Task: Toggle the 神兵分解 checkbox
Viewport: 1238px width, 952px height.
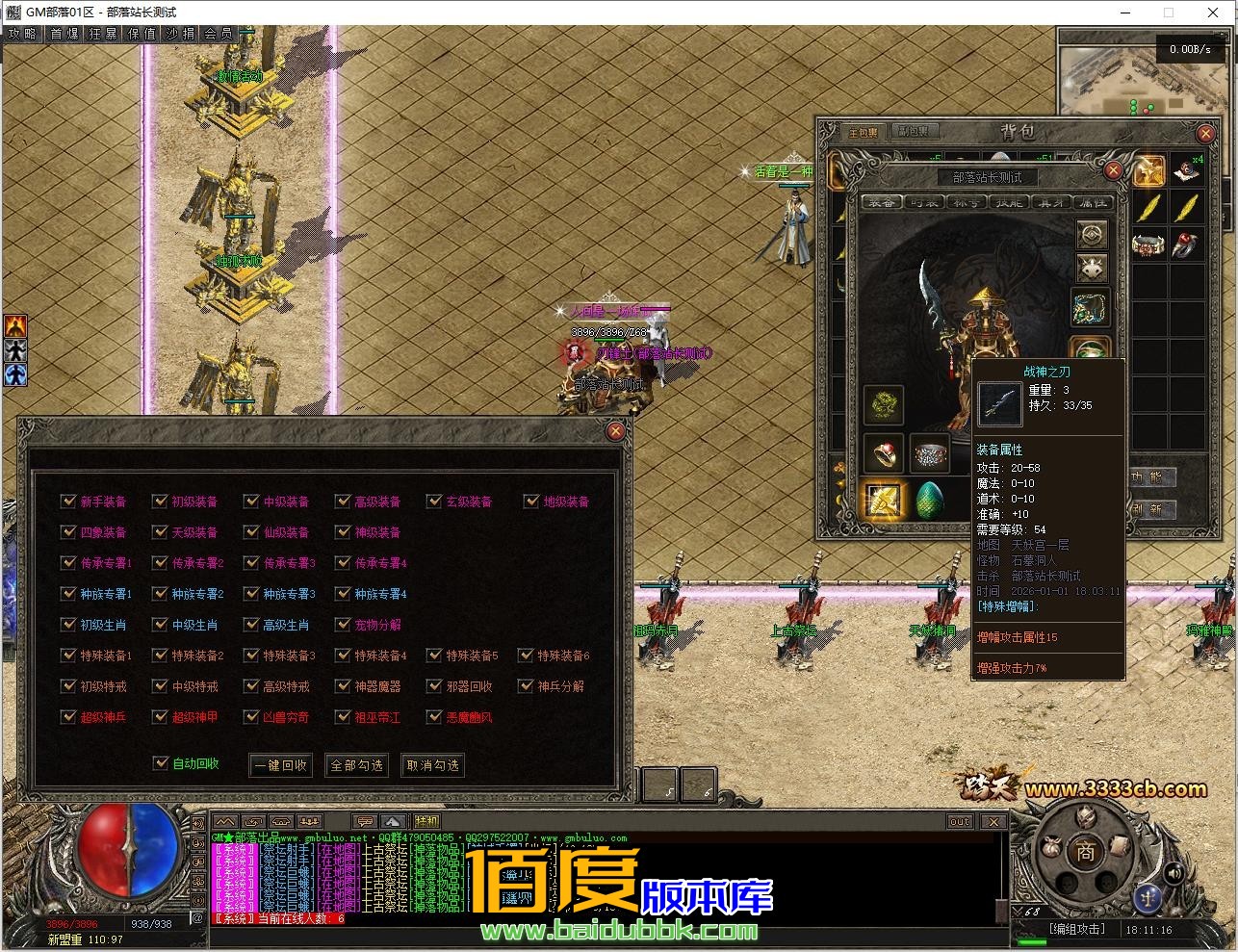Action: coord(526,686)
